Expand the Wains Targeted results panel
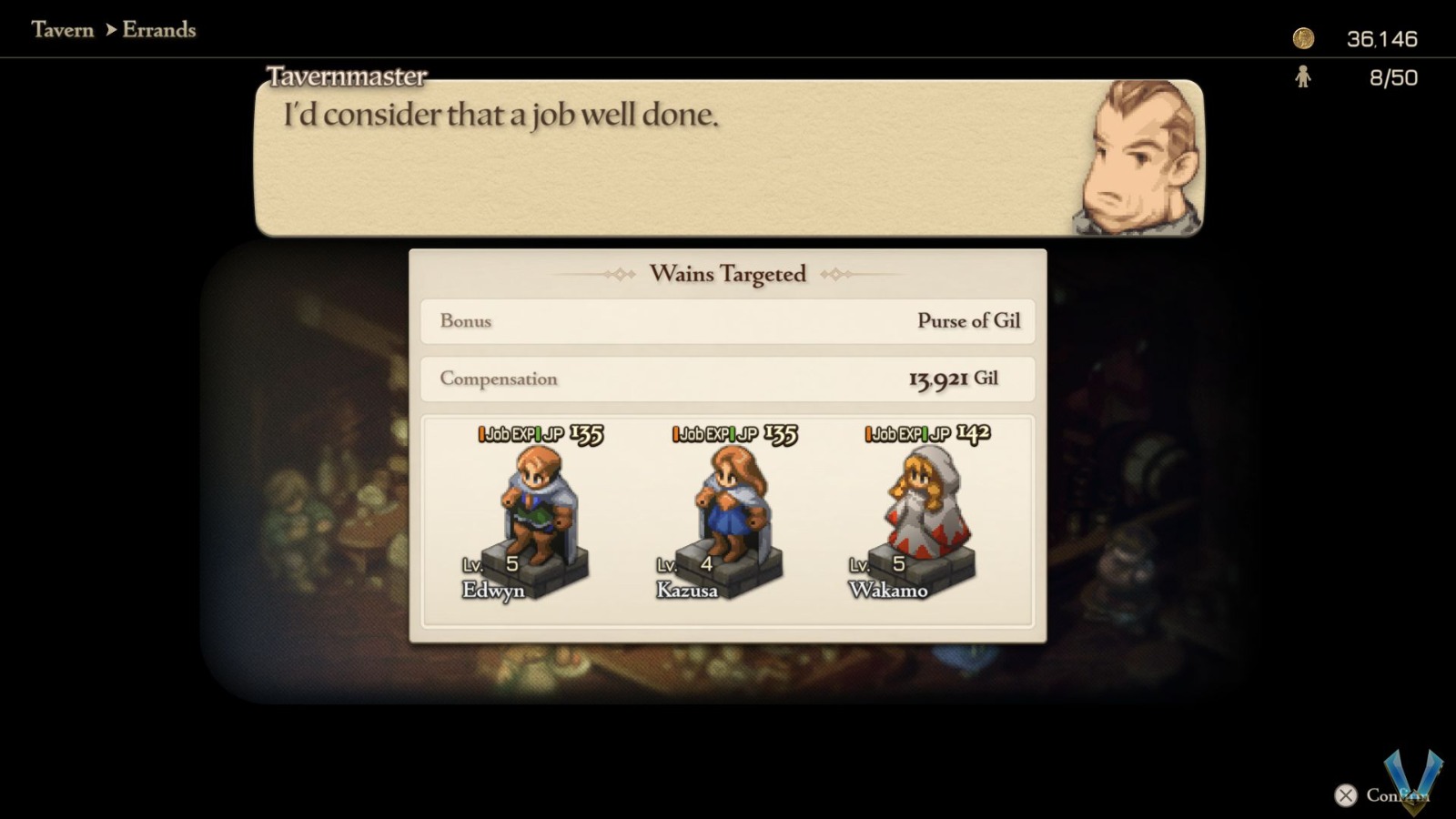The height and width of the screenshot is (819, 1456). (726, 273)
